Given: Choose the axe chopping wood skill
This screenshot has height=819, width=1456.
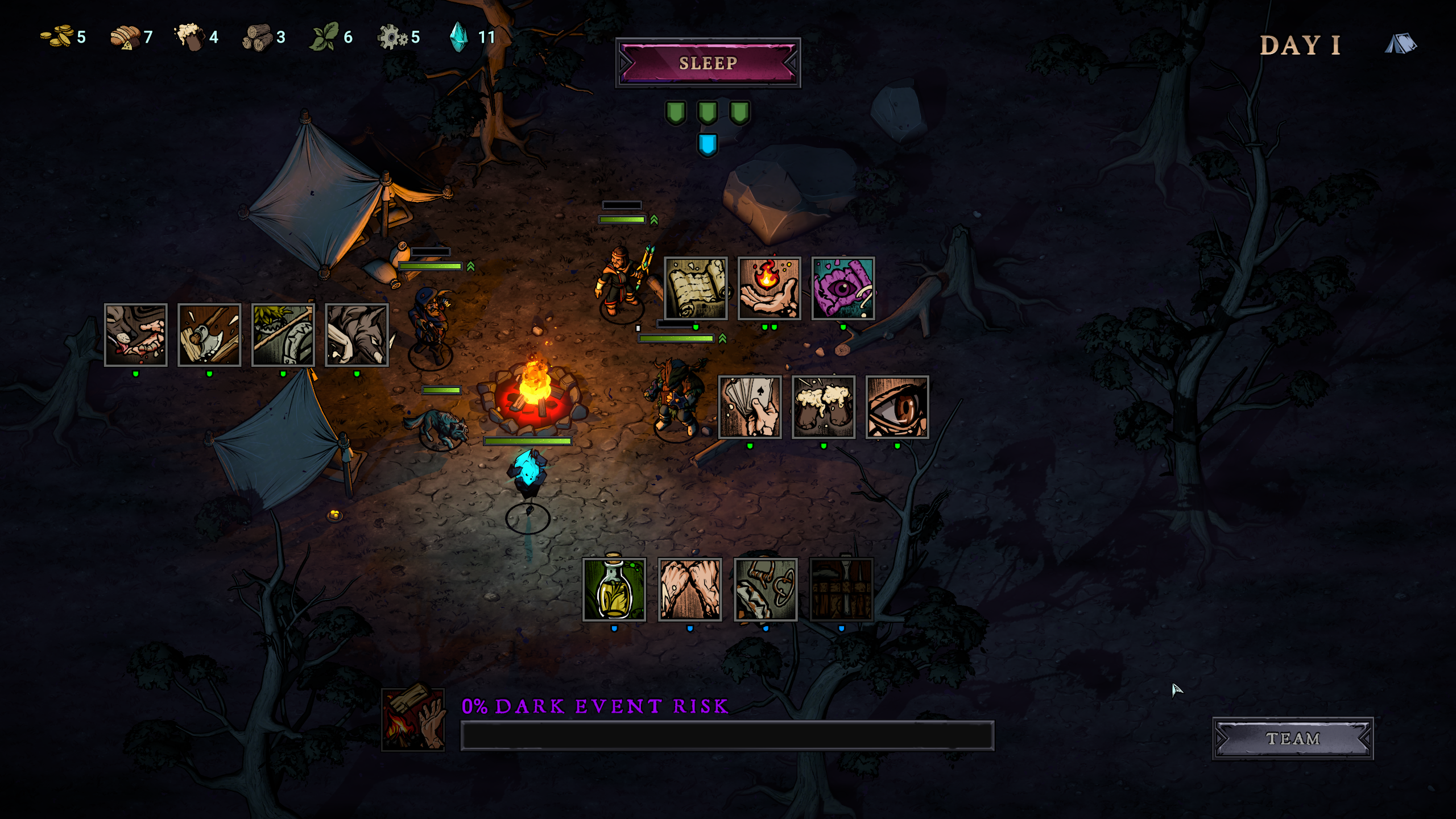Looking at the screenshot, I should point(209,335).
